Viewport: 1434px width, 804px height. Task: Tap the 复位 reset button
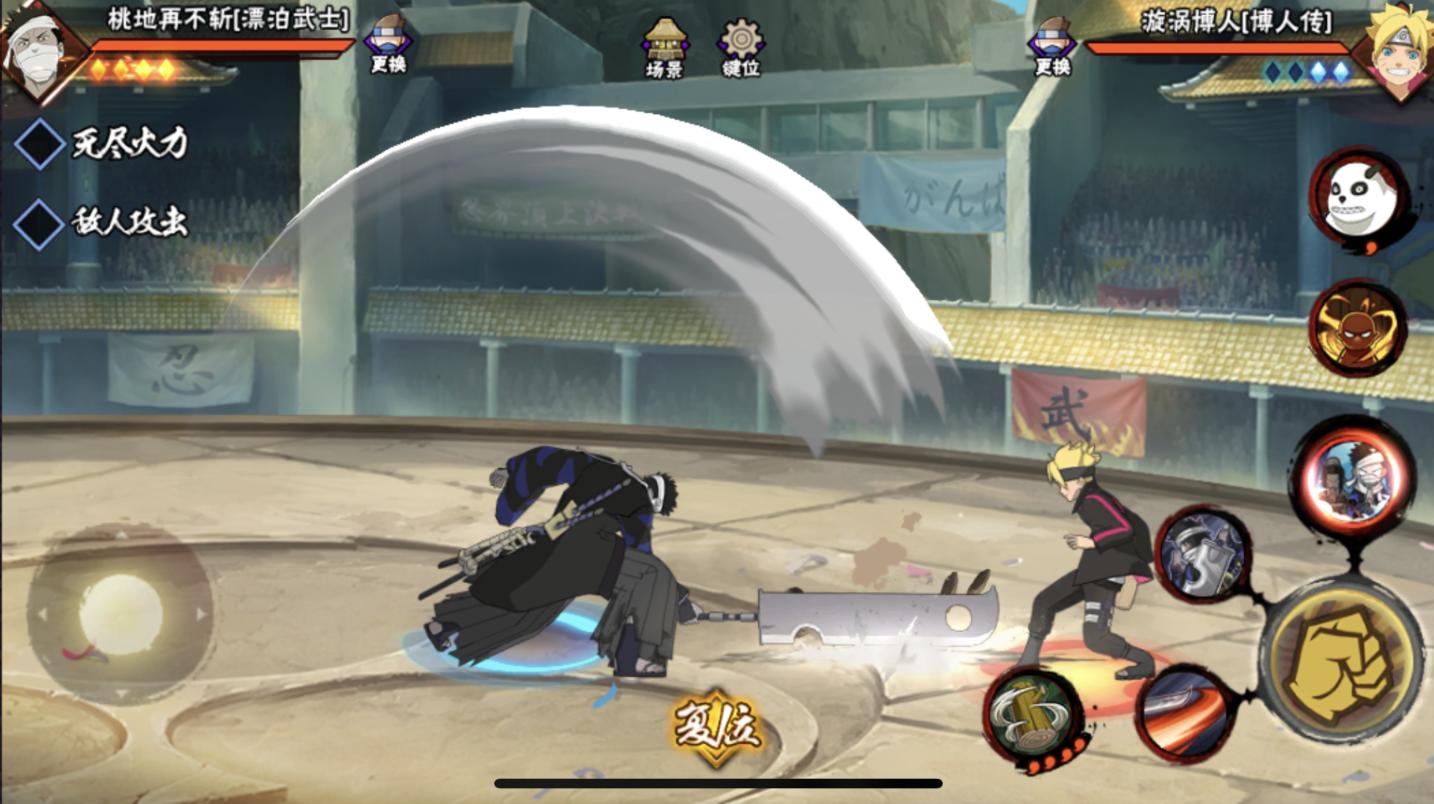click(717, 727)
